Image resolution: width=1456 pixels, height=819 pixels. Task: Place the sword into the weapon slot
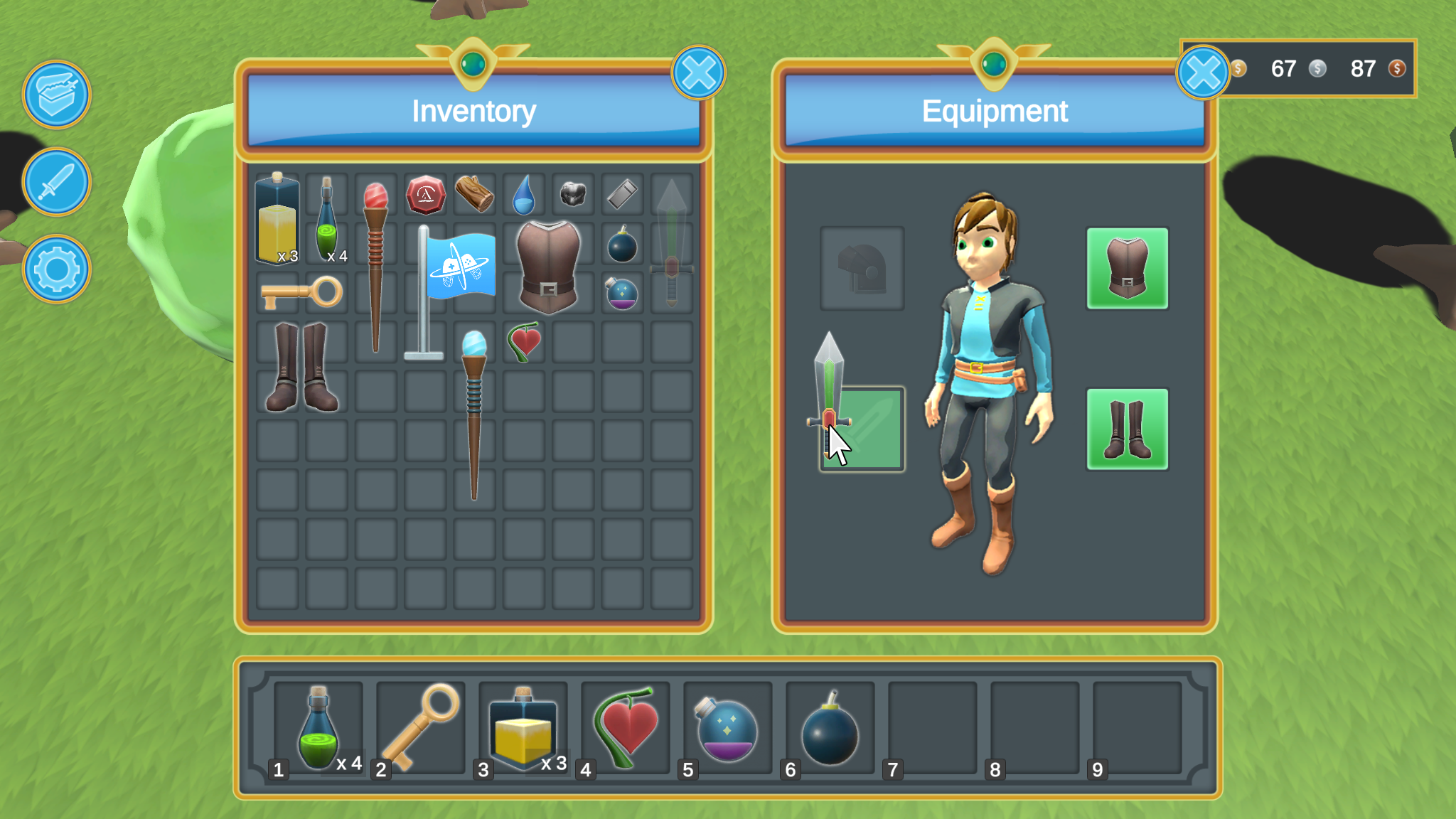[x=862, y=429]
